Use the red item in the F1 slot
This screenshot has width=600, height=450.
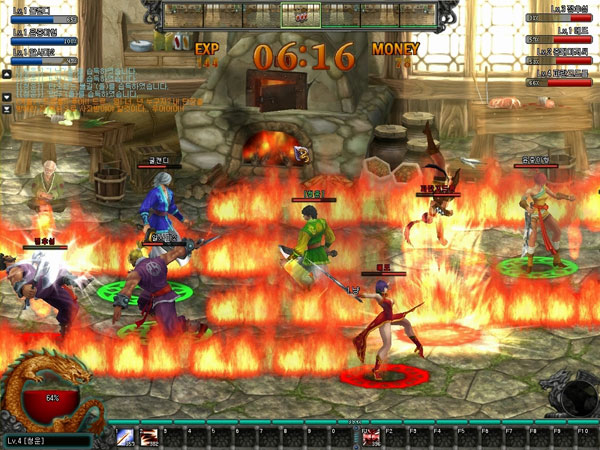coord(370,436)
